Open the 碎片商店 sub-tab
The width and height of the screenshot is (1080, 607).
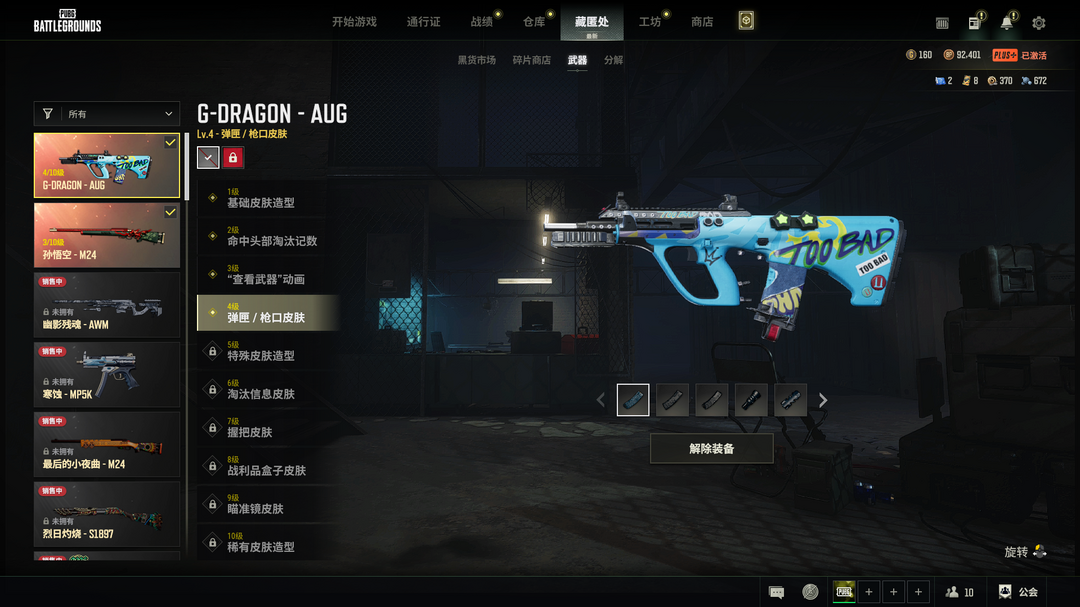(532, 60)
